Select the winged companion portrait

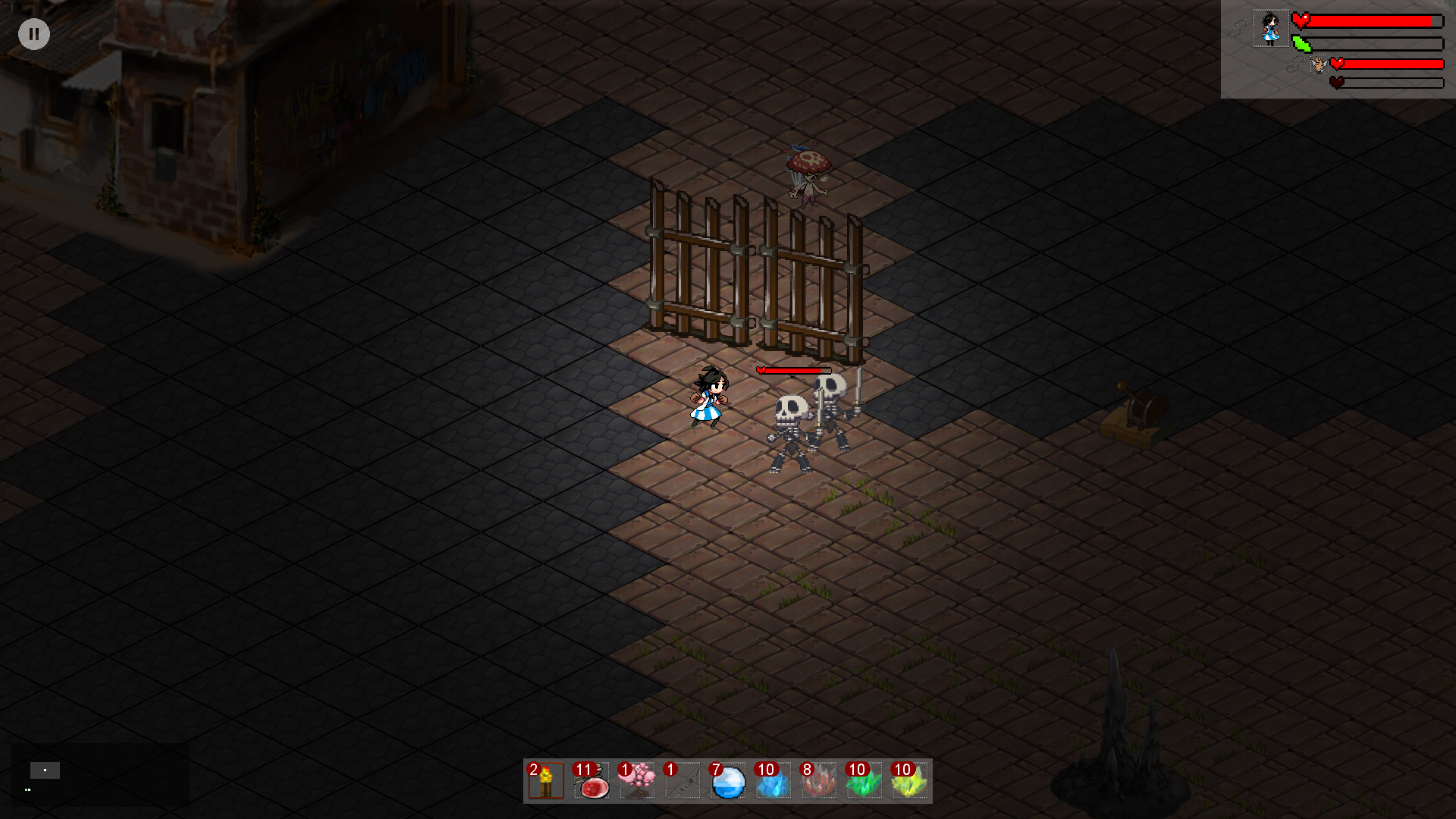[1319, 65]
